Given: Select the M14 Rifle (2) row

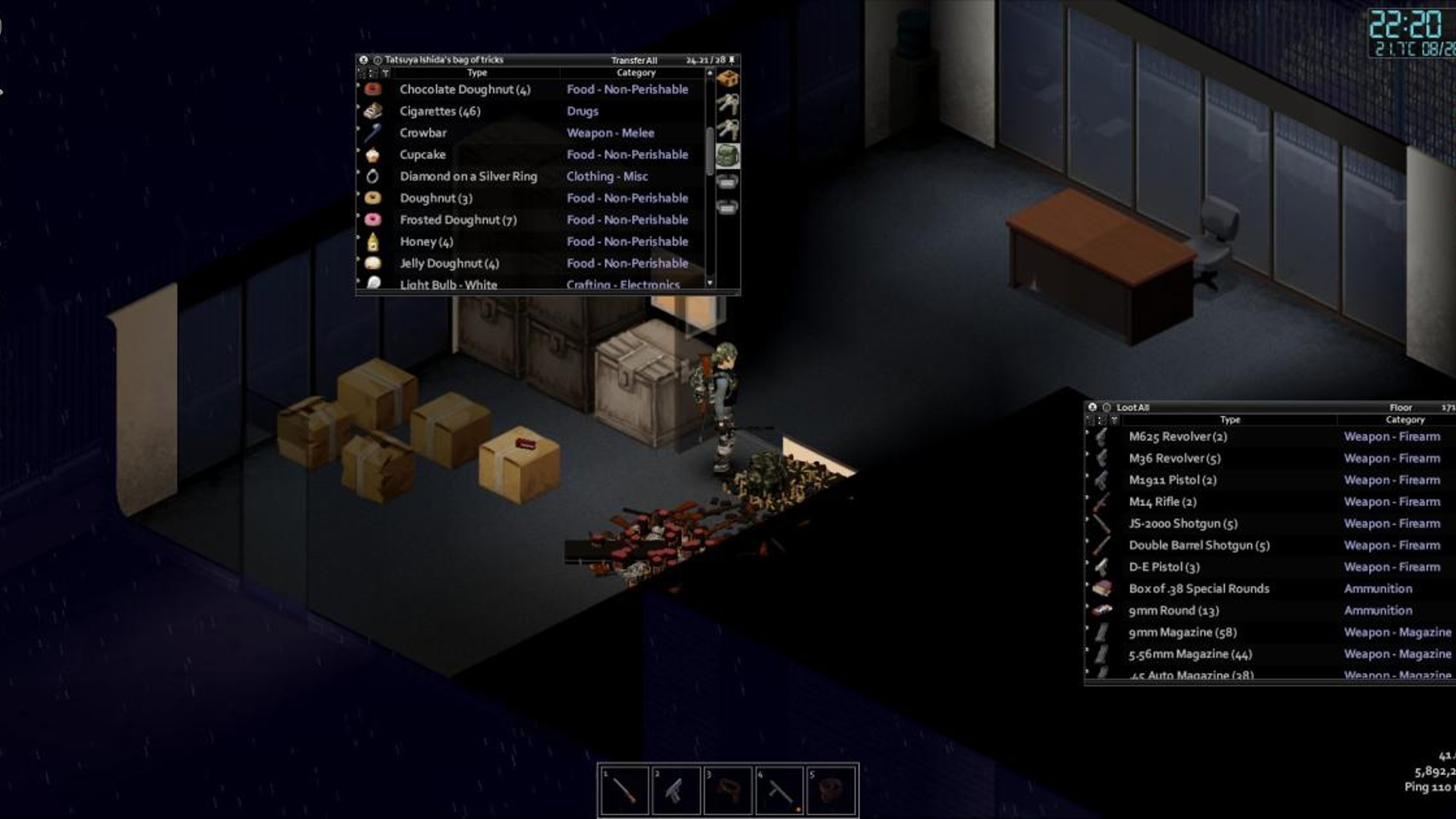Looking at the screenshot, I should click(1162, 502).
